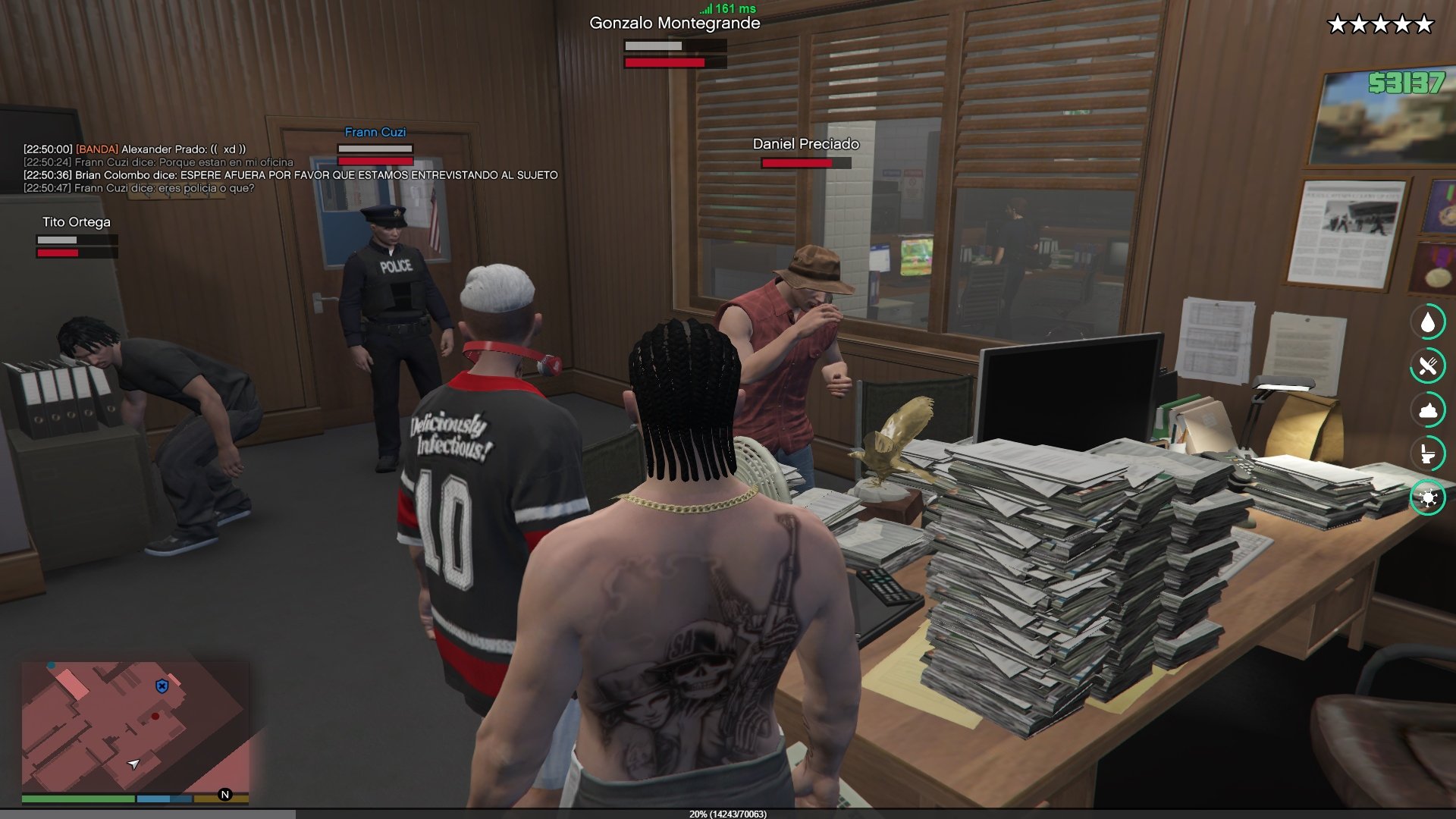Image resolution: width=1456 pixels, height=819 pixels.
Task: Click the sun-shaped status icon
Action: pyautogui.click(x=1428, y=497)
